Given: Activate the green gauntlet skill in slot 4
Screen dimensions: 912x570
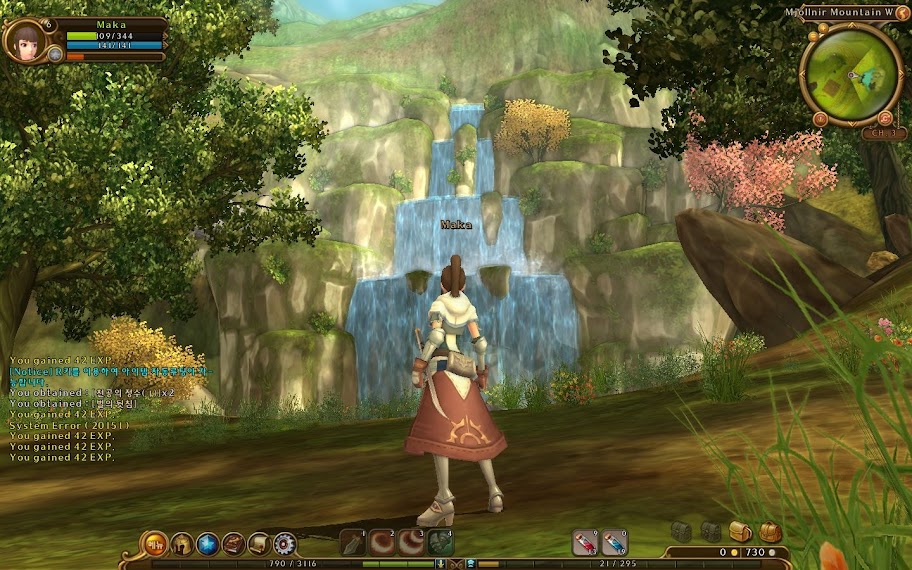Looking at the screenshot, I should point(441,543).
